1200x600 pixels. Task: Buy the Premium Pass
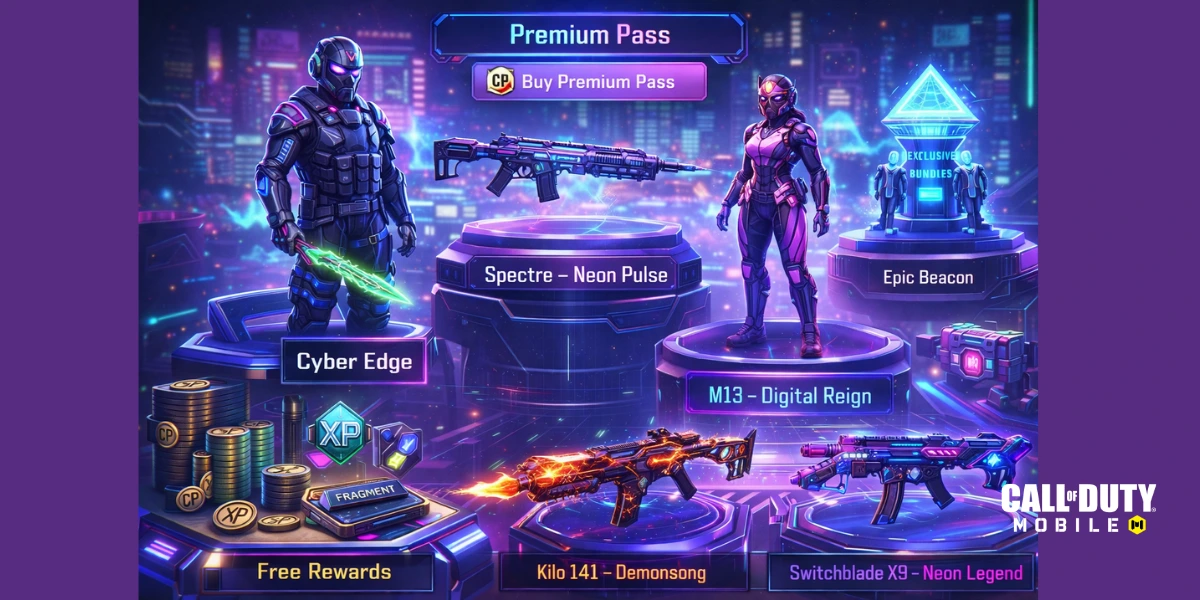(x=589, y=82)
